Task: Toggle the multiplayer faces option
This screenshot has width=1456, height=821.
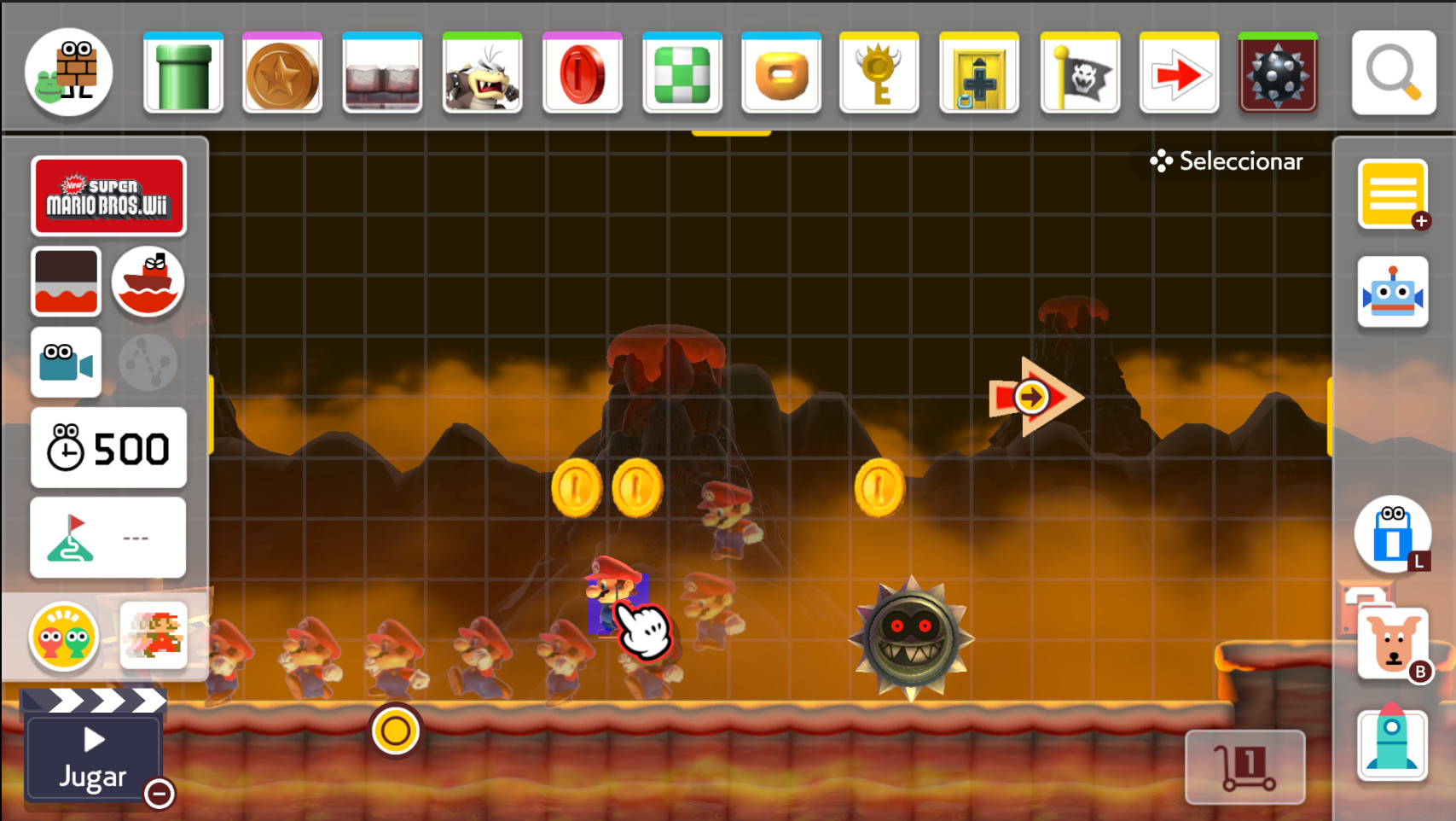Action: coord(64,636)
